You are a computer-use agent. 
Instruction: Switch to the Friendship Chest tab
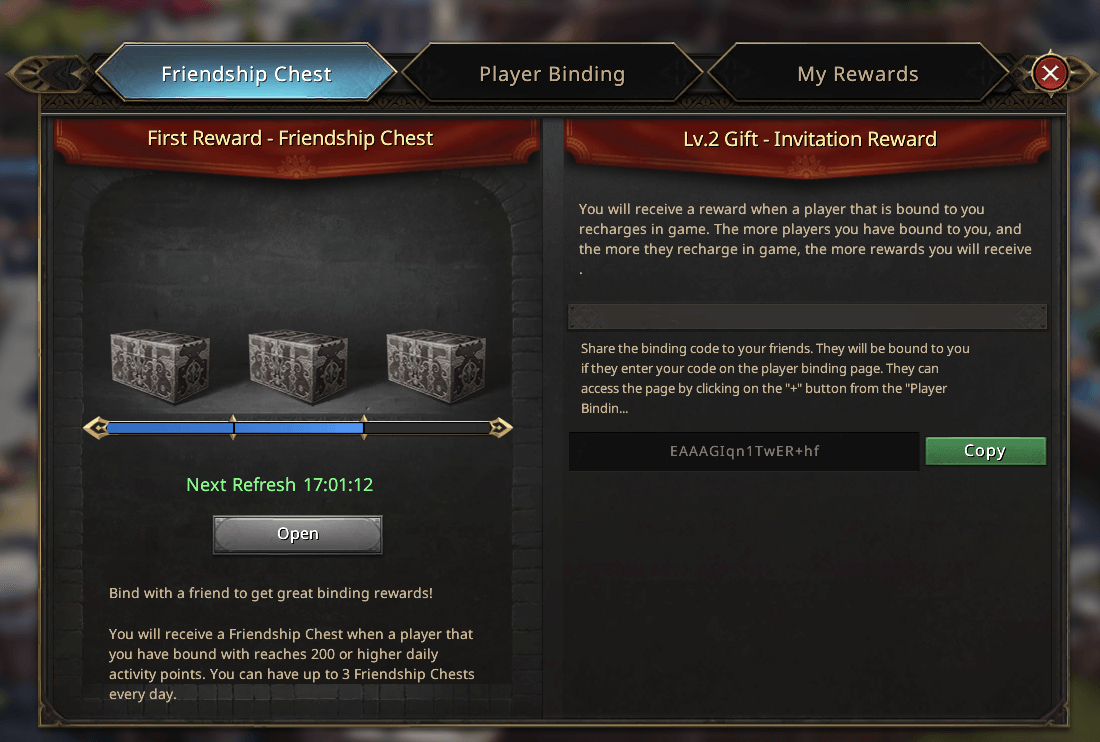246,74
